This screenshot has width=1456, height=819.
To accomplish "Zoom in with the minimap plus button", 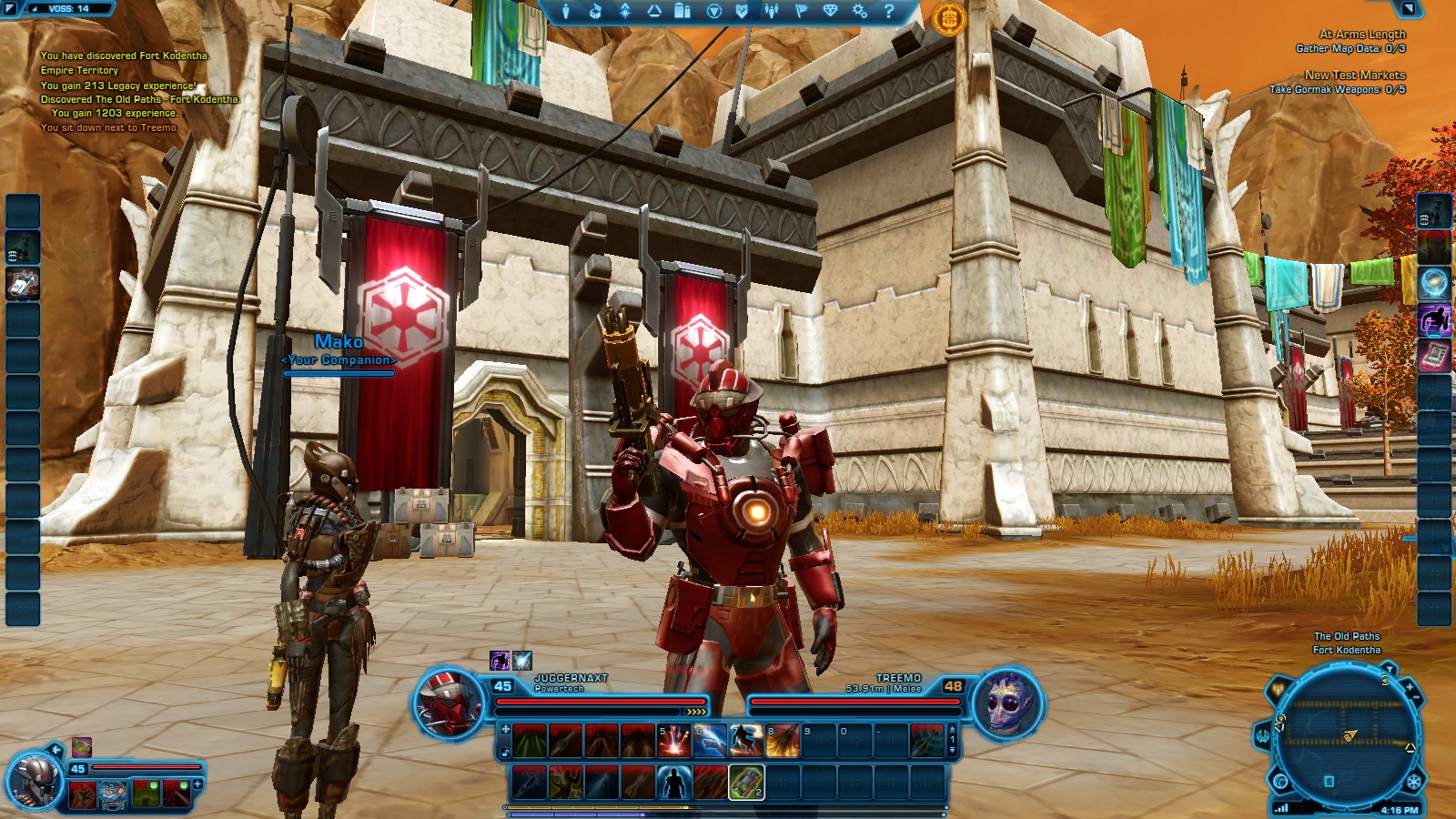I will point(1410,688).
